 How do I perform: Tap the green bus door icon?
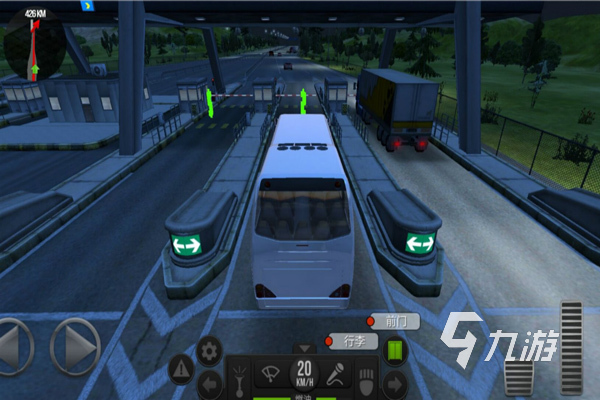(393, 350)
